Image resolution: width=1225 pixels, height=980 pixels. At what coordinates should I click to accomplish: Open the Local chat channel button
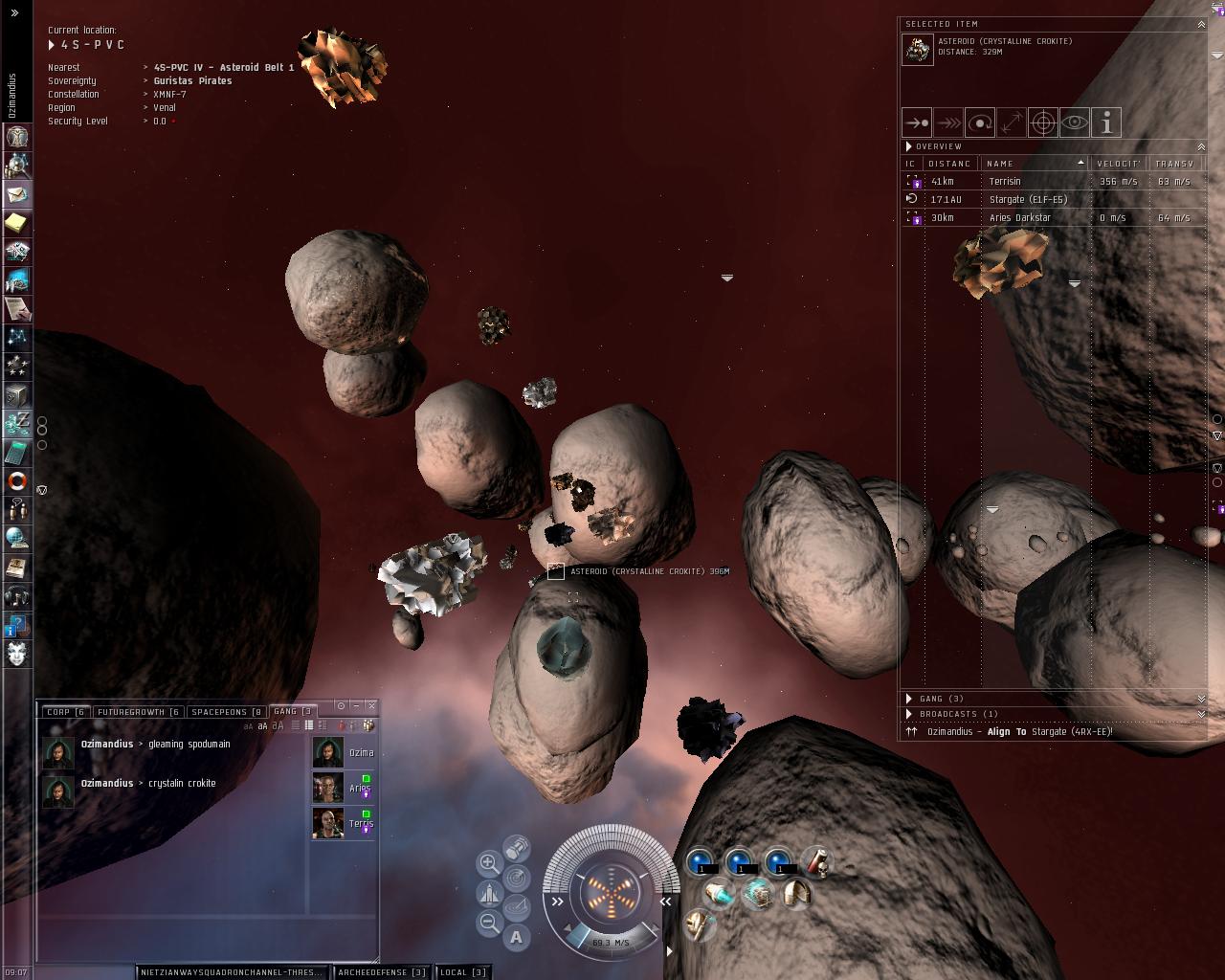coord(463,972)
